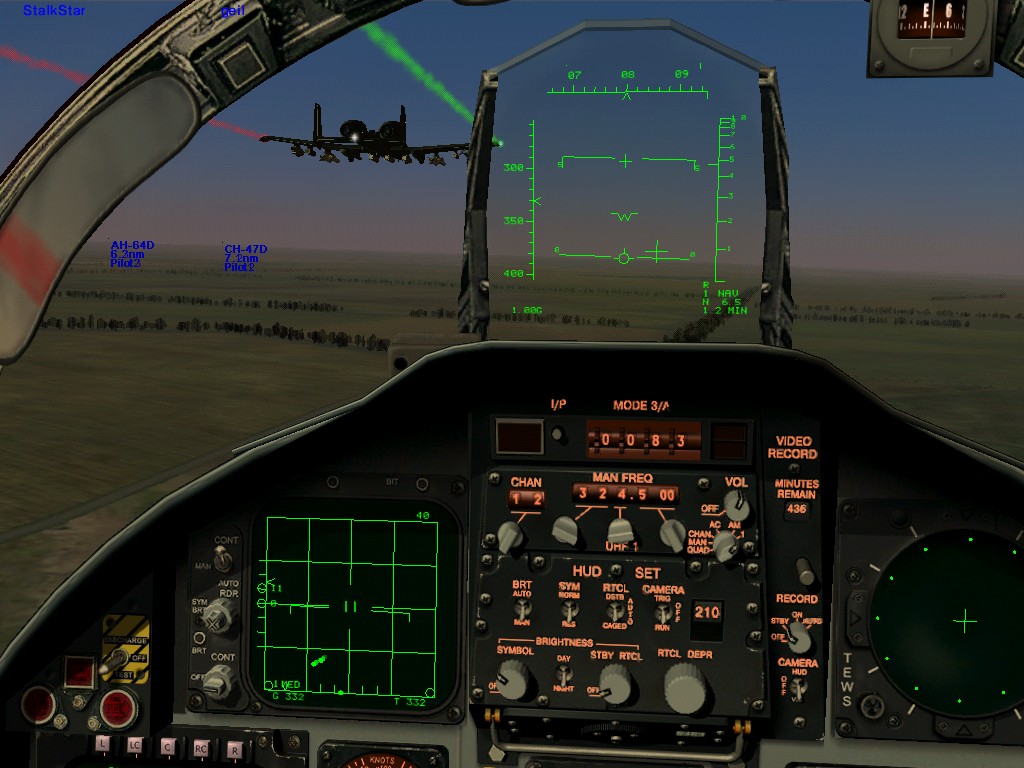The height and width of the screenshot is (768, 1024).
Task: Turn the STBY RTCL knob
Action: [x=617, y=683]
